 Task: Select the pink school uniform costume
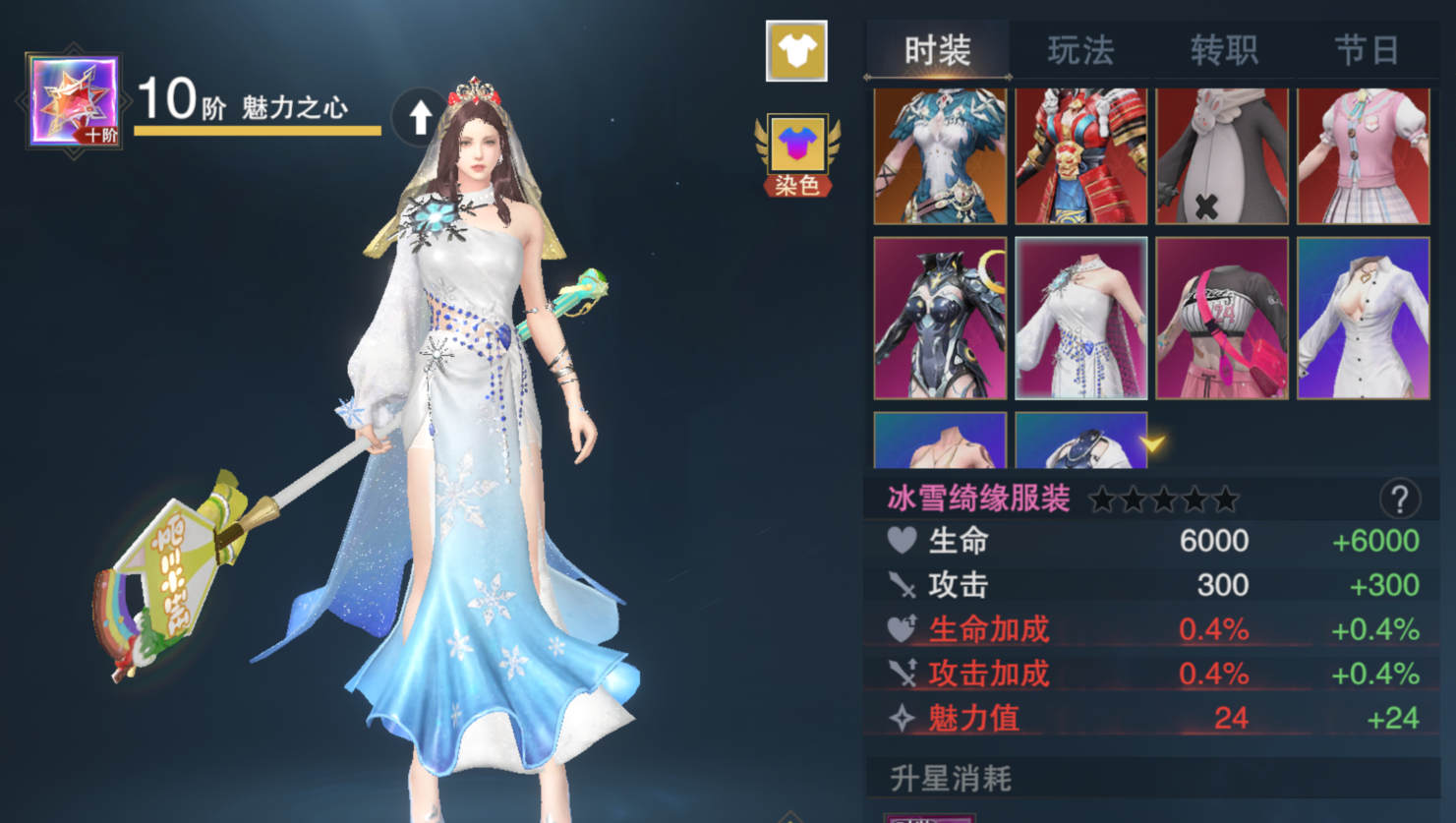[1364, 156]
